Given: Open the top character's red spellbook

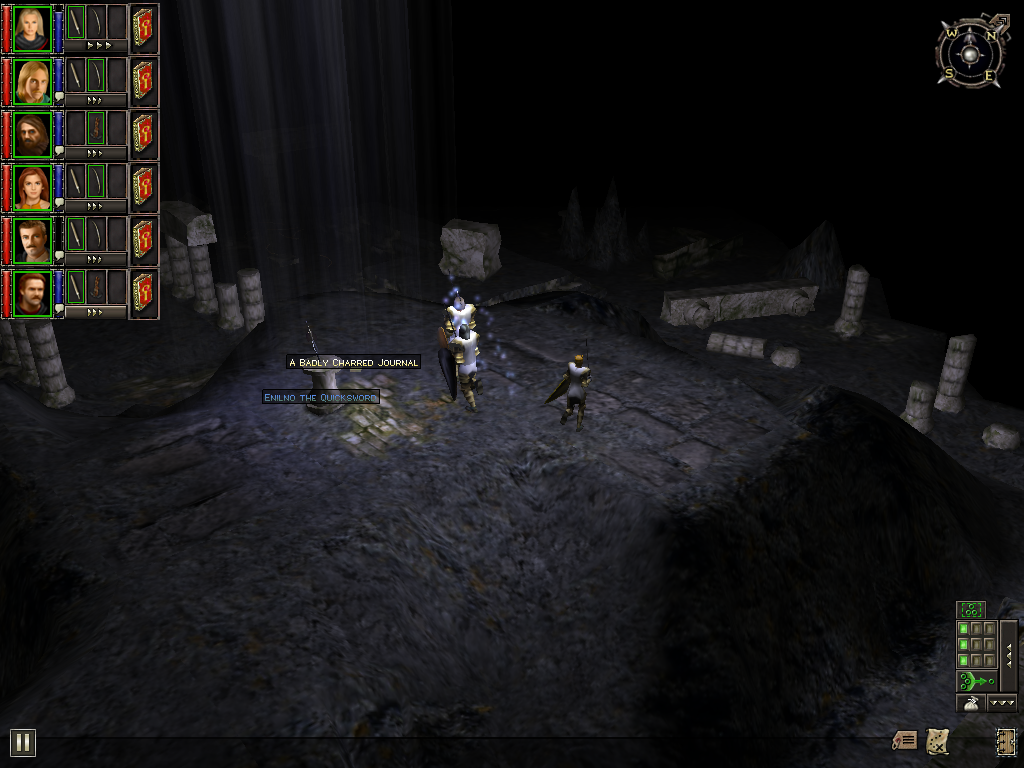Looking at the screenshot, I should pos(143,27).
